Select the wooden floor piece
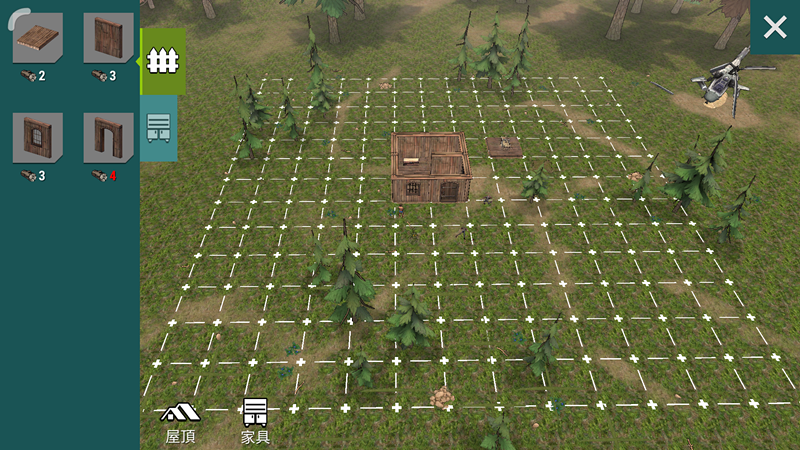The image size is (800, 450). (x=38, y=39)
